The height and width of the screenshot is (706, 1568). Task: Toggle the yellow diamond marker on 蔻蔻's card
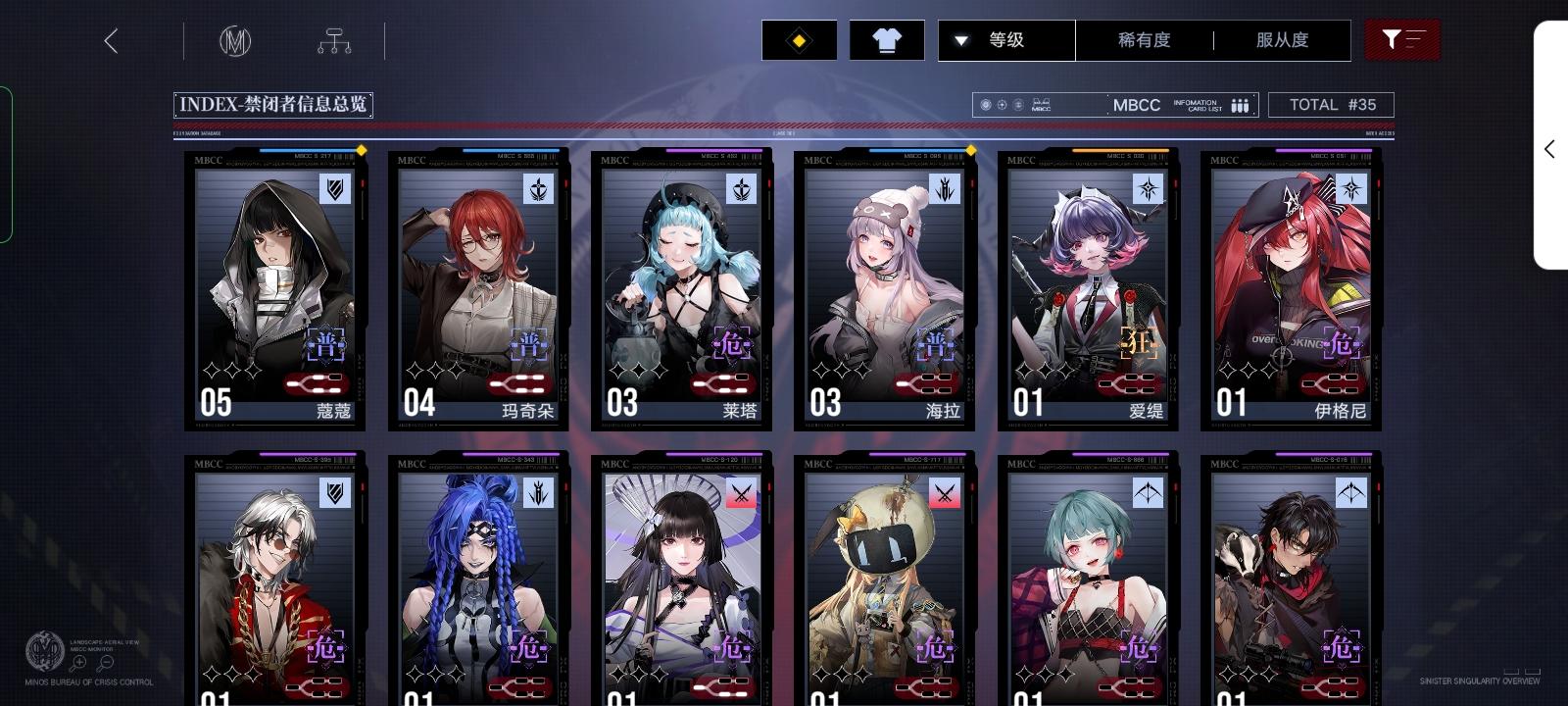click(360, 150)
